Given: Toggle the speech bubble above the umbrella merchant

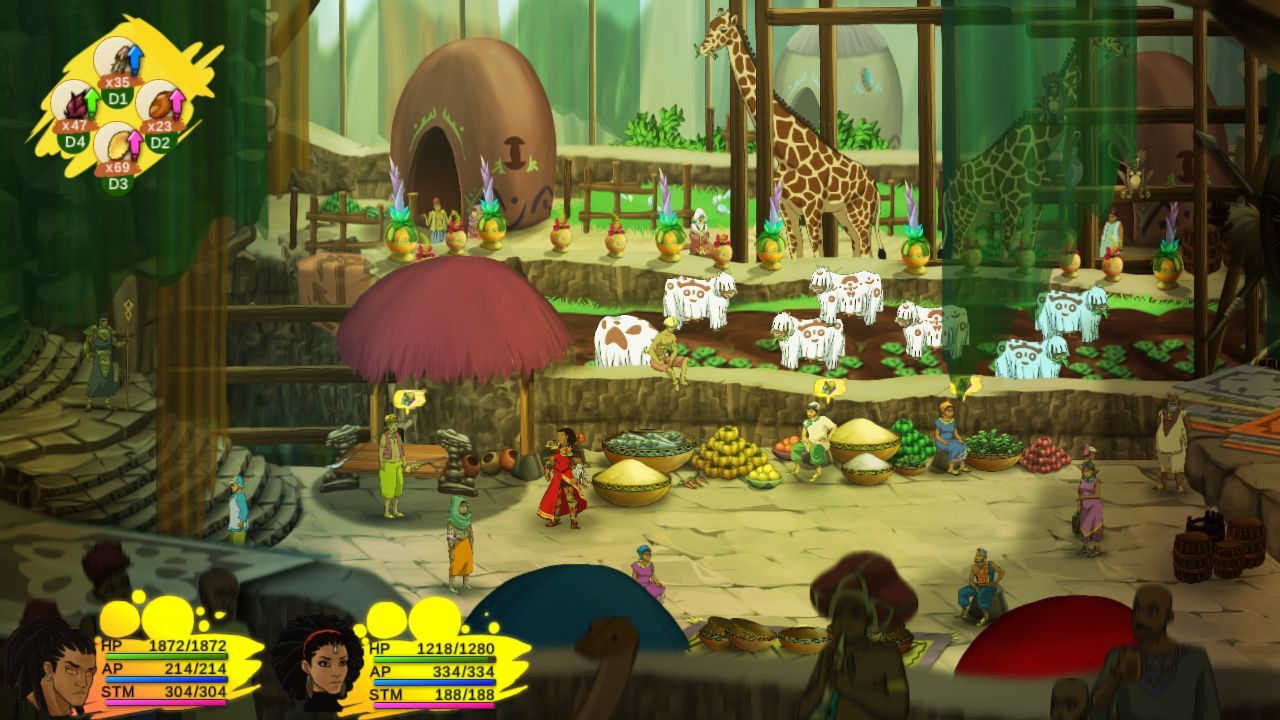Looking at the screenshot, I should pyautogui.click(x=410, y=396).
